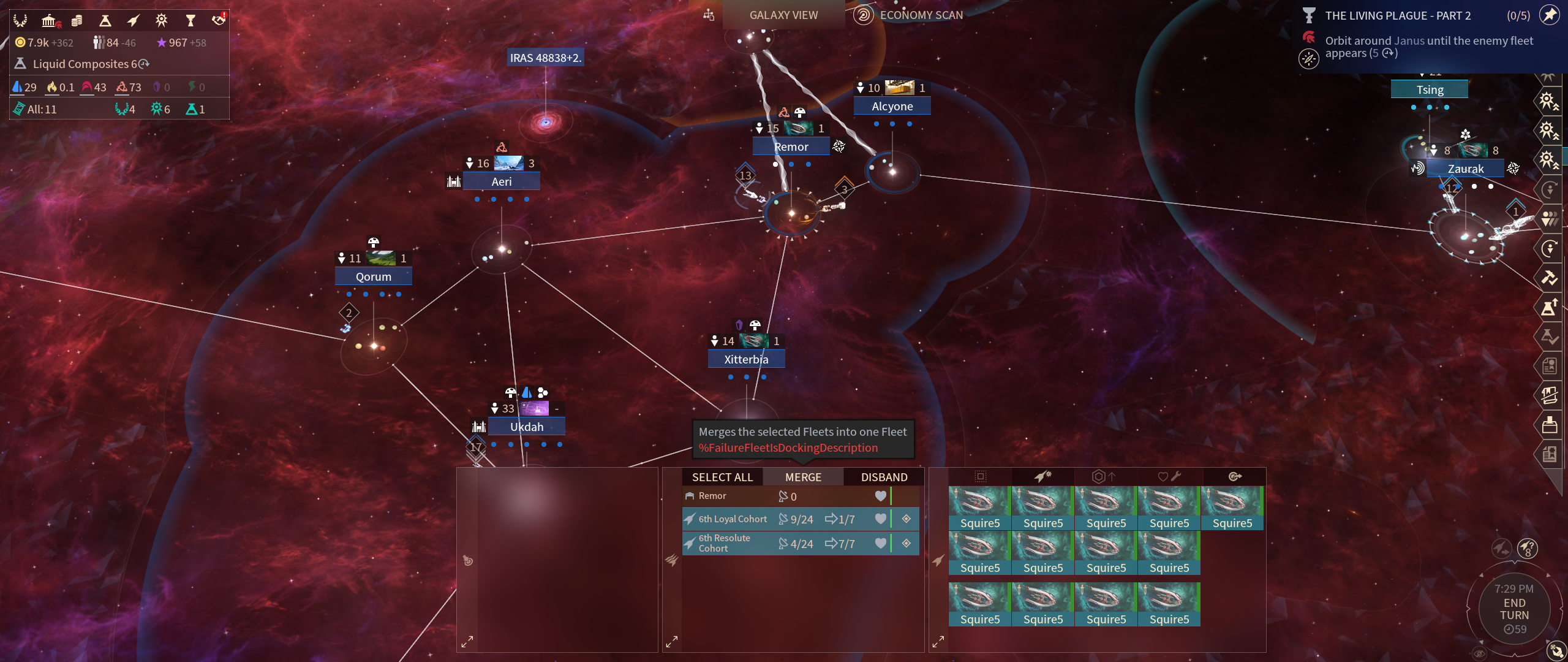Open the Zaurak system label
The image size is (1568, 662).
[x=1465, y=169]
